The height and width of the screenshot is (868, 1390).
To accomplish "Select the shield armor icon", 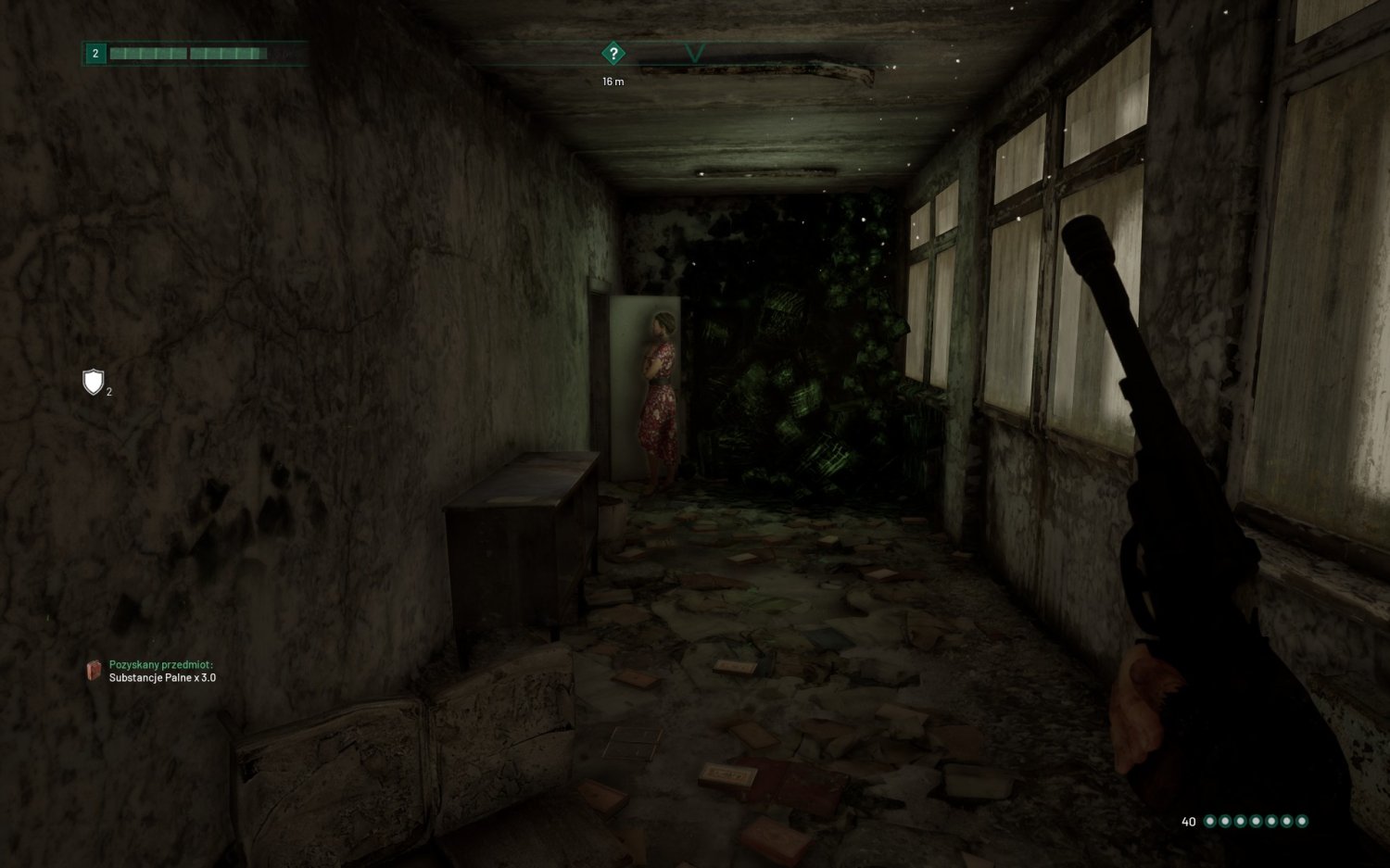I will pyautogui.click(x=92, y=381).
